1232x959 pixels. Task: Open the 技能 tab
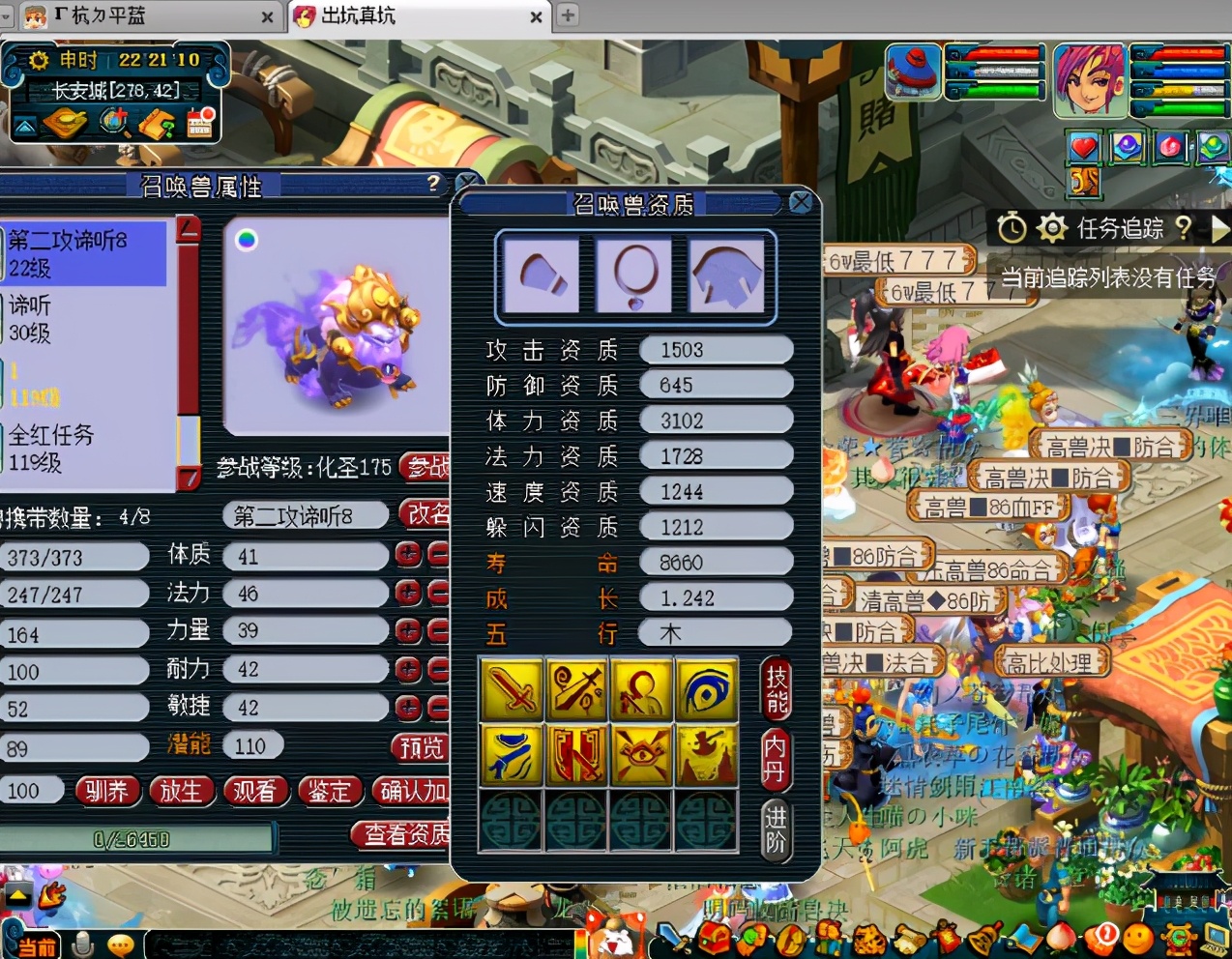777,688
